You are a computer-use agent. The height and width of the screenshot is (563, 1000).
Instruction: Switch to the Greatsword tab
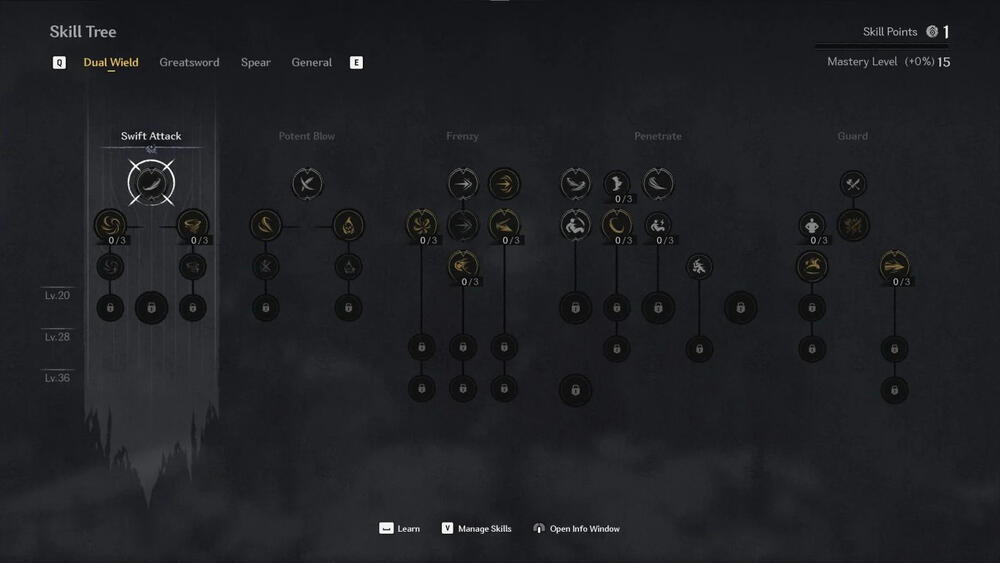click(x=189, y=62)
